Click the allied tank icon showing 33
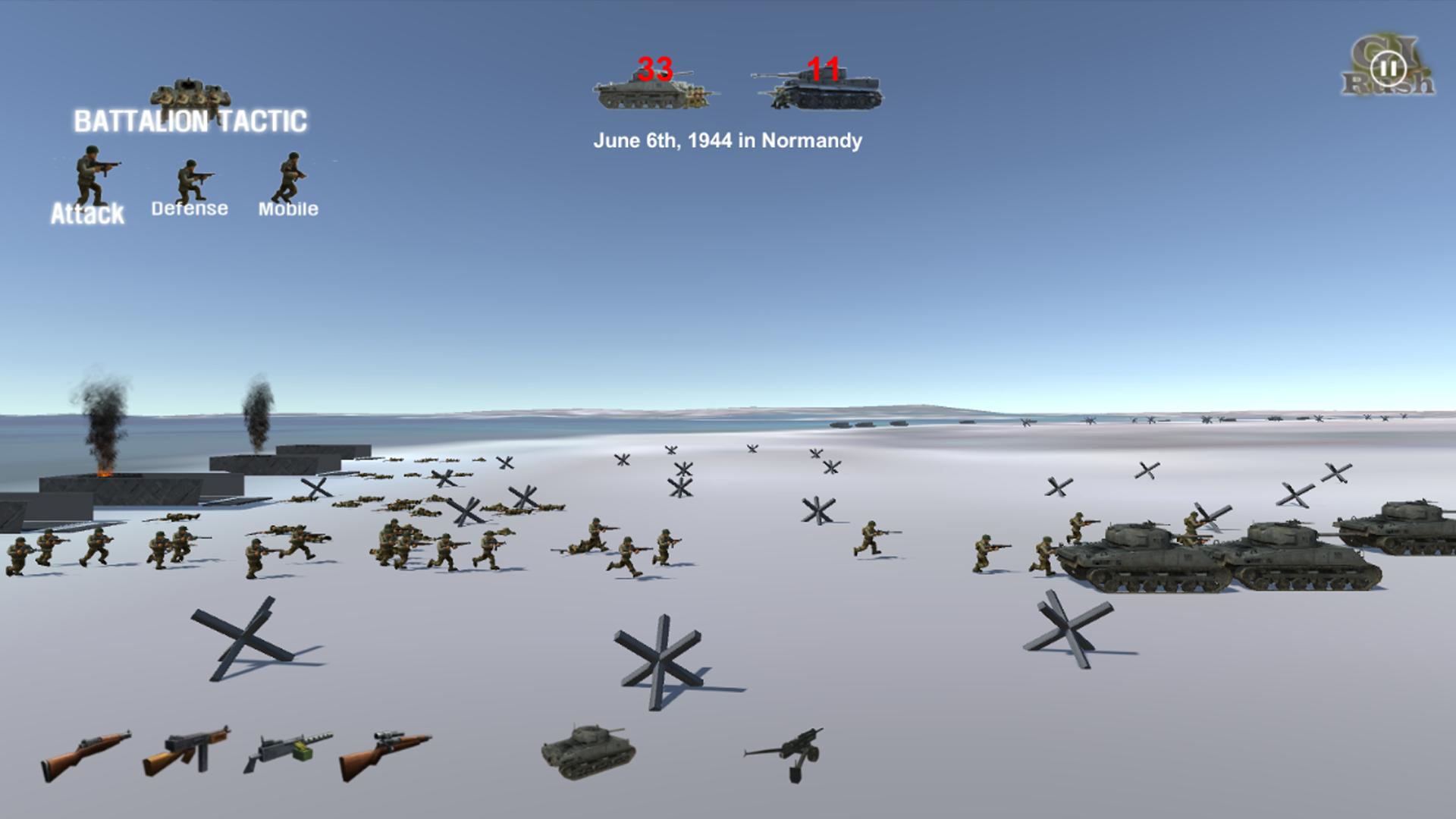 point(656,91)
